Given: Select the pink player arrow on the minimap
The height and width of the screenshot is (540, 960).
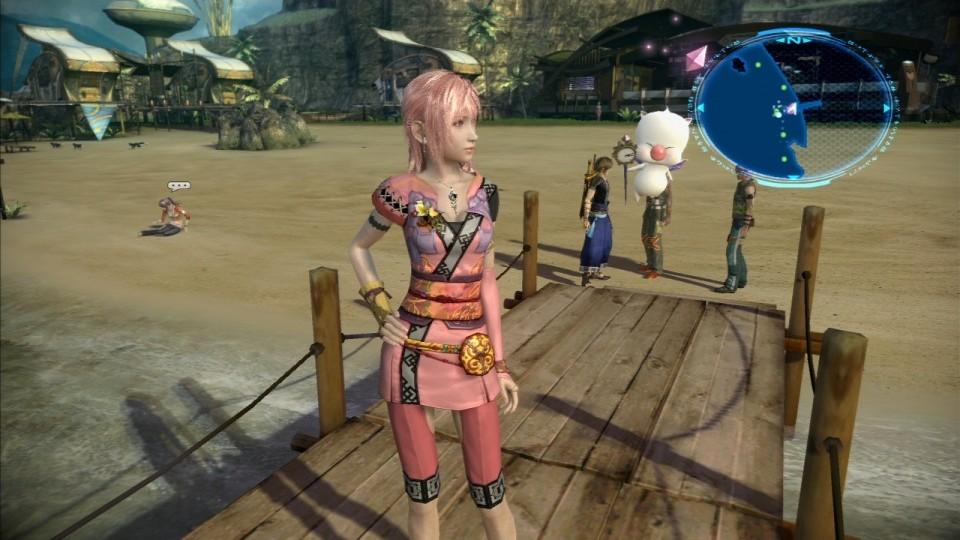Looking at the screenshot, I should click(x=791, y=108).
